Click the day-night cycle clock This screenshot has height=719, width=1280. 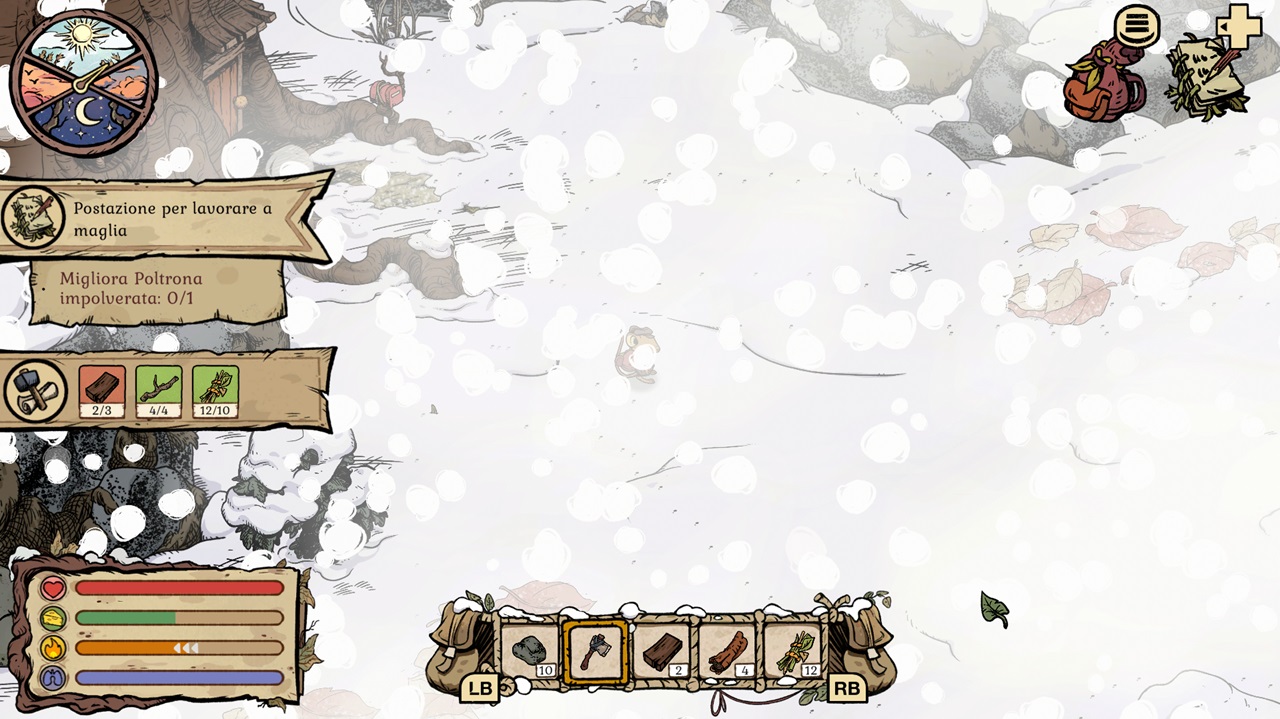tap(84, 83)
